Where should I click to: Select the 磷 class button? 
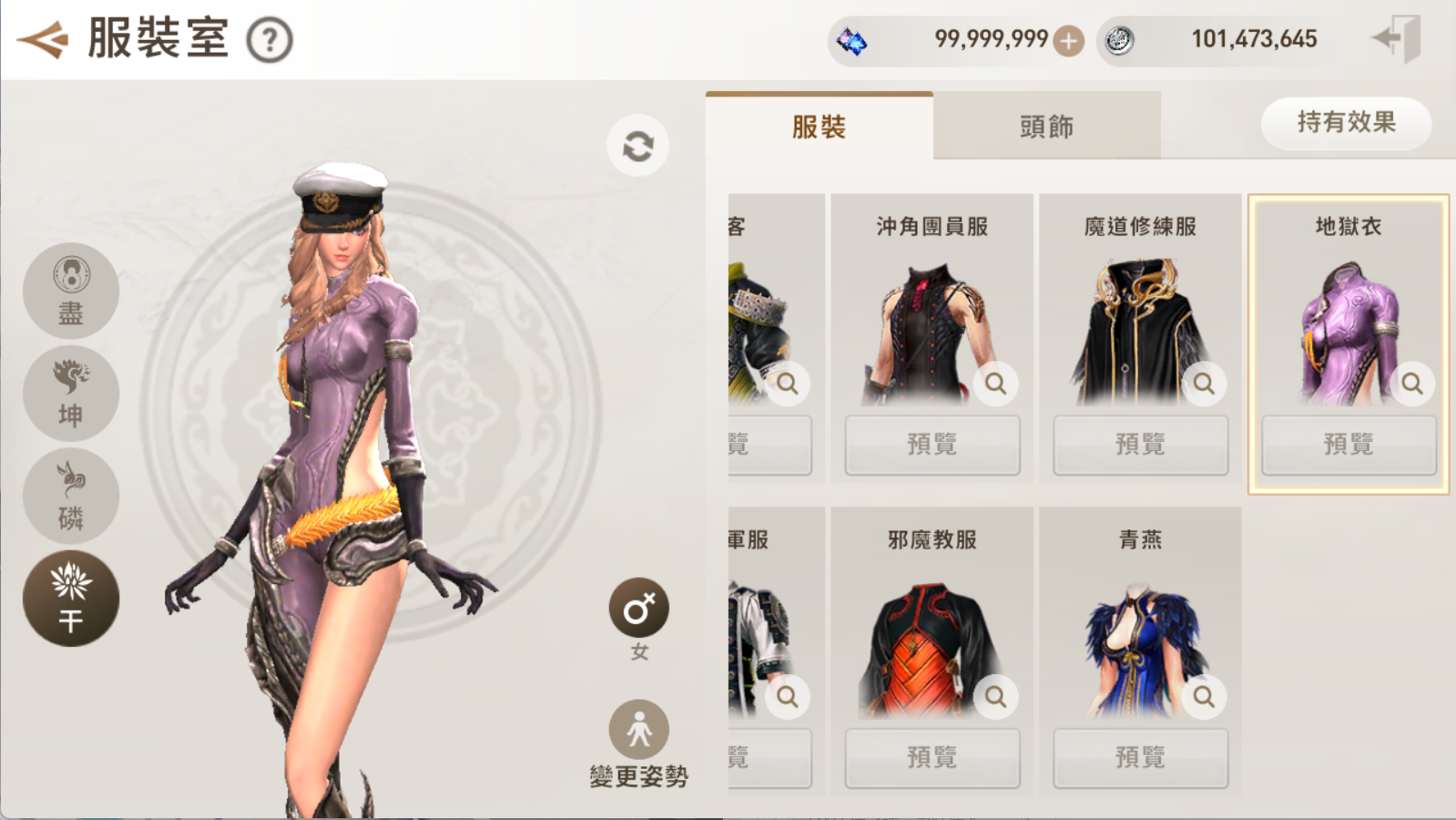click(71, 496)
